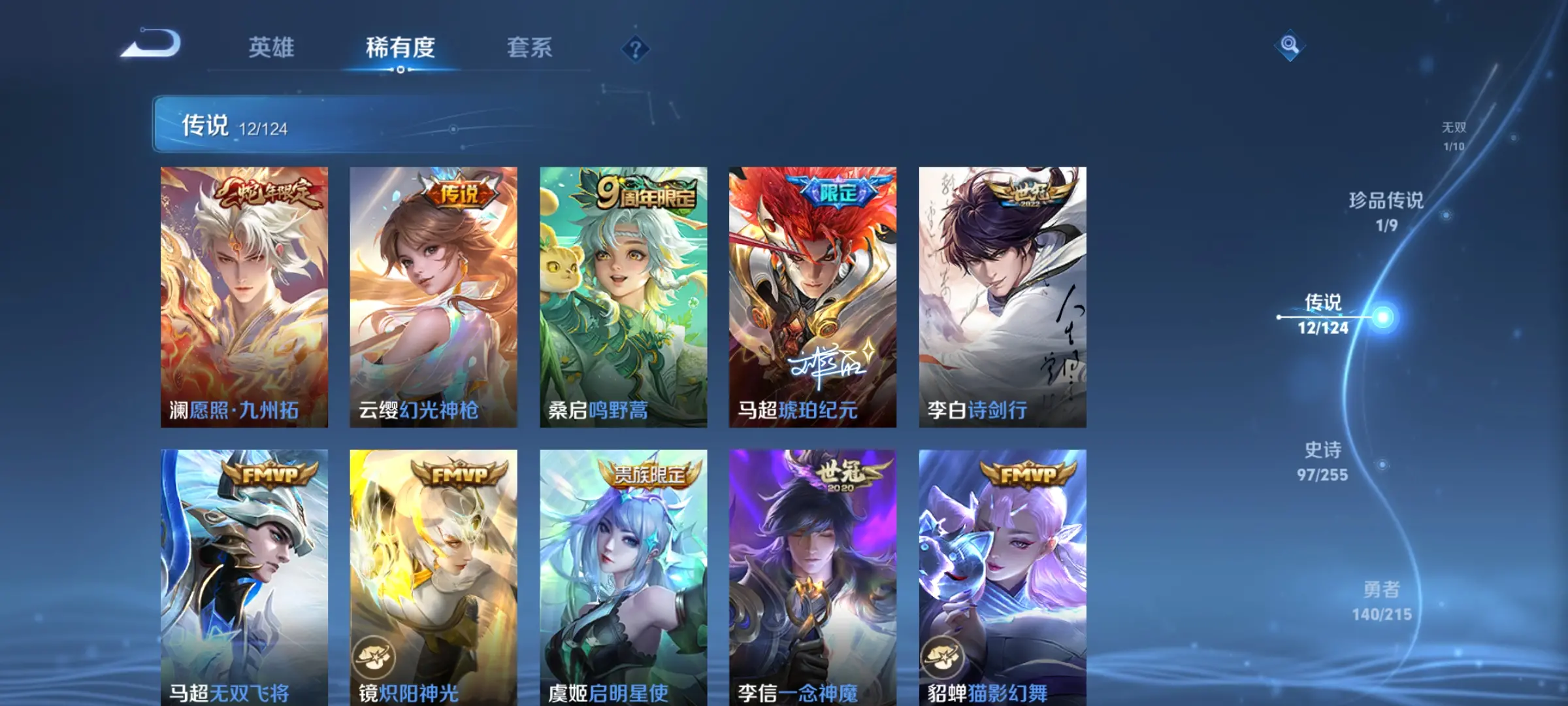Open the 桑启 鸣野蒿 skin card
The image size is (1568, 706).
[x=623, y=297]
